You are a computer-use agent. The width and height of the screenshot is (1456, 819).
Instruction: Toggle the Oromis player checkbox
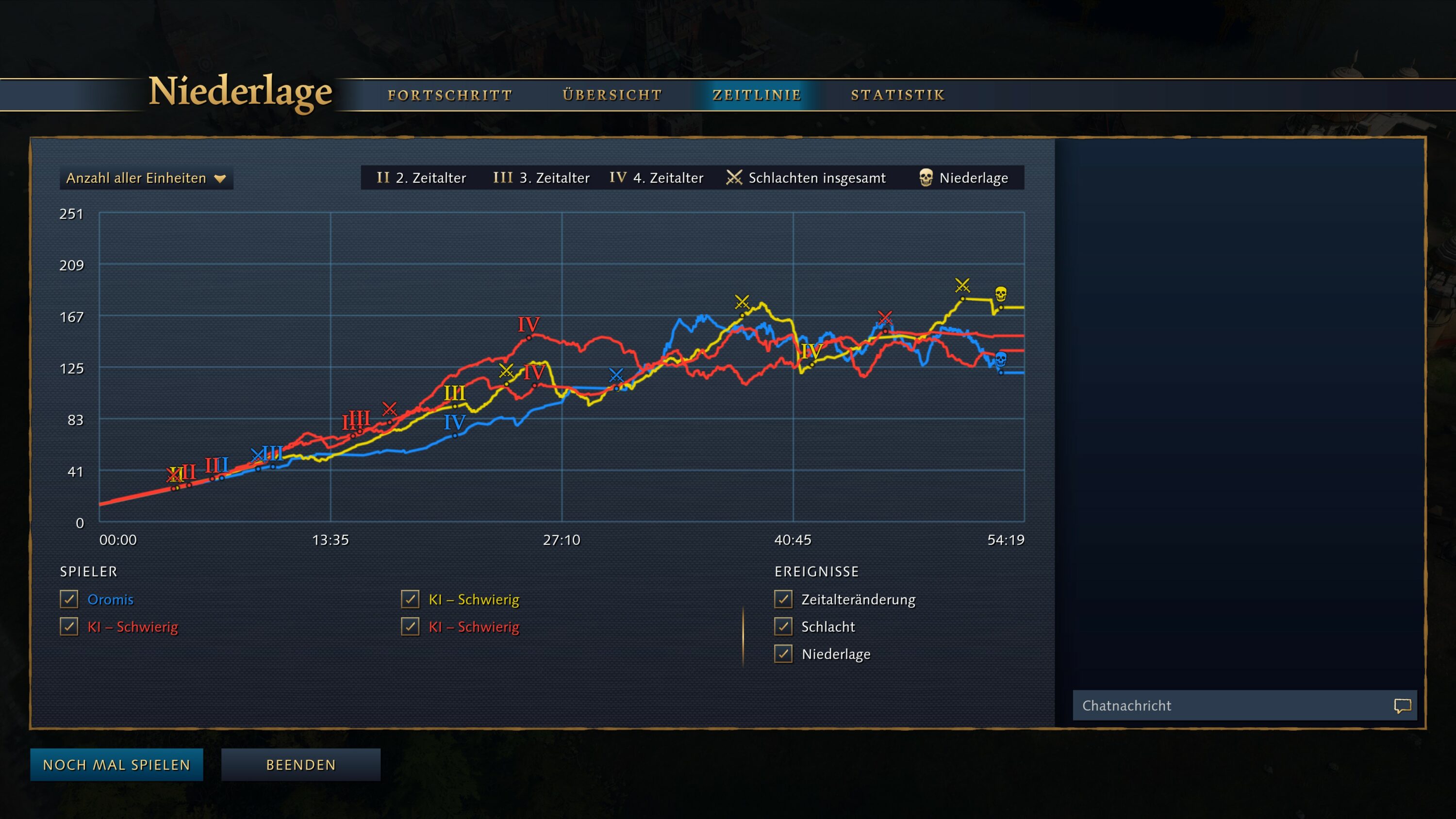click(x=69, y=599)
